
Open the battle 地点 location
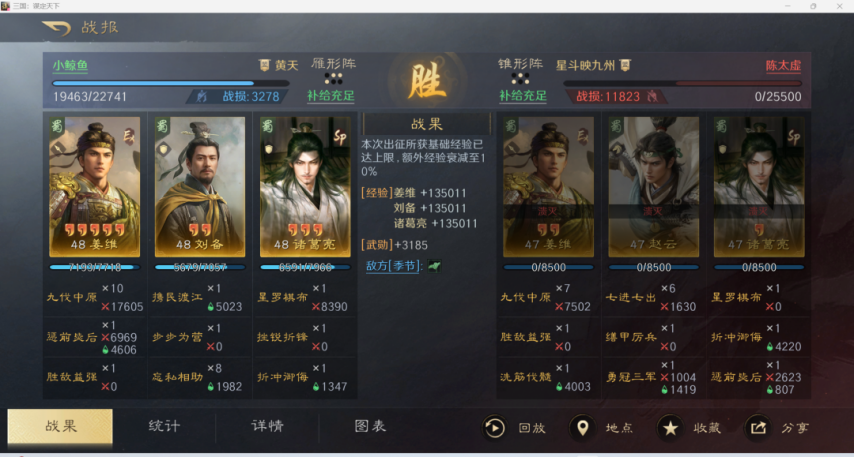coord(601,428)
